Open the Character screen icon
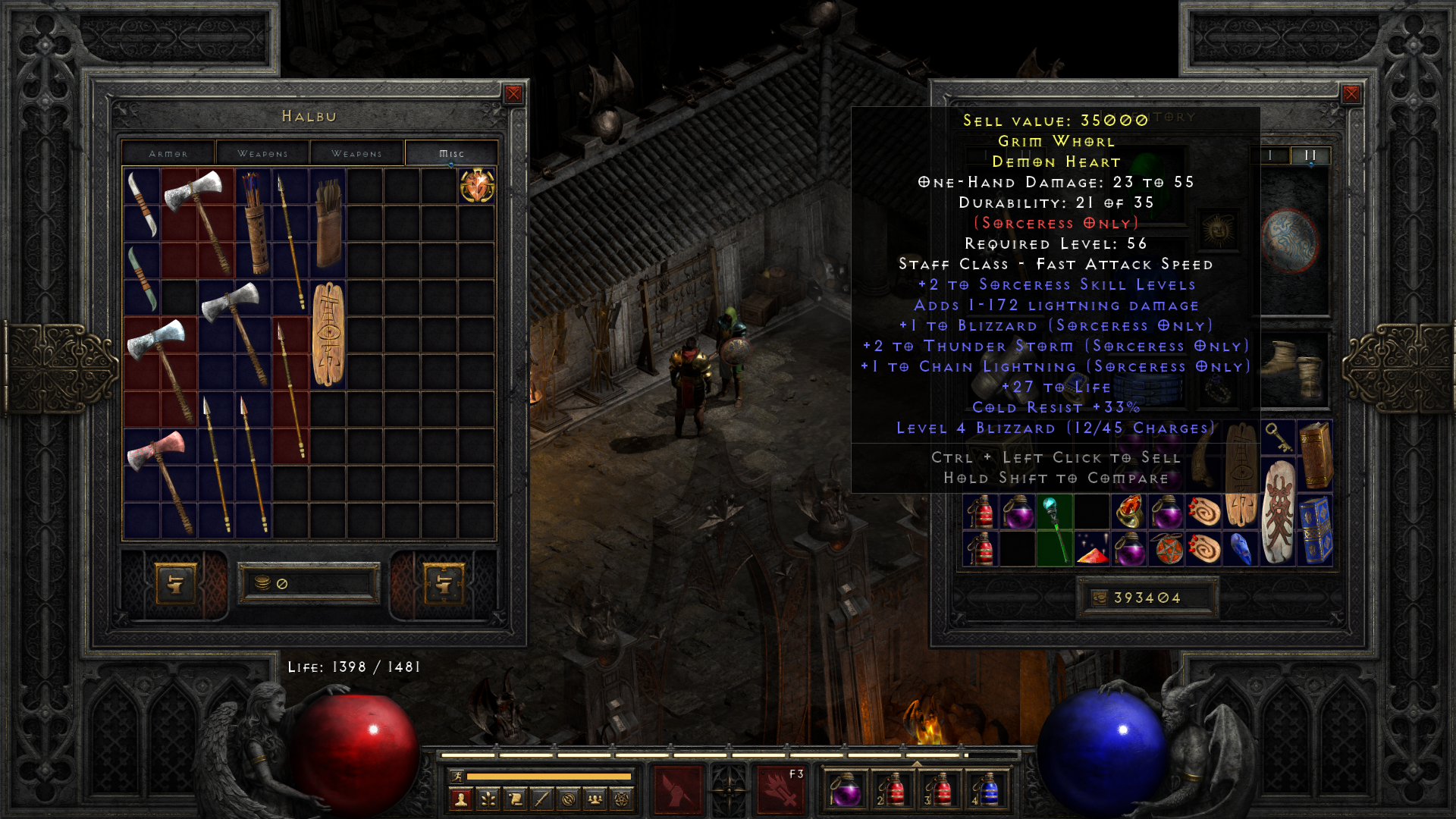This screenshot has width=1456, height=819. pyautogui.click(x=460, y=799)
